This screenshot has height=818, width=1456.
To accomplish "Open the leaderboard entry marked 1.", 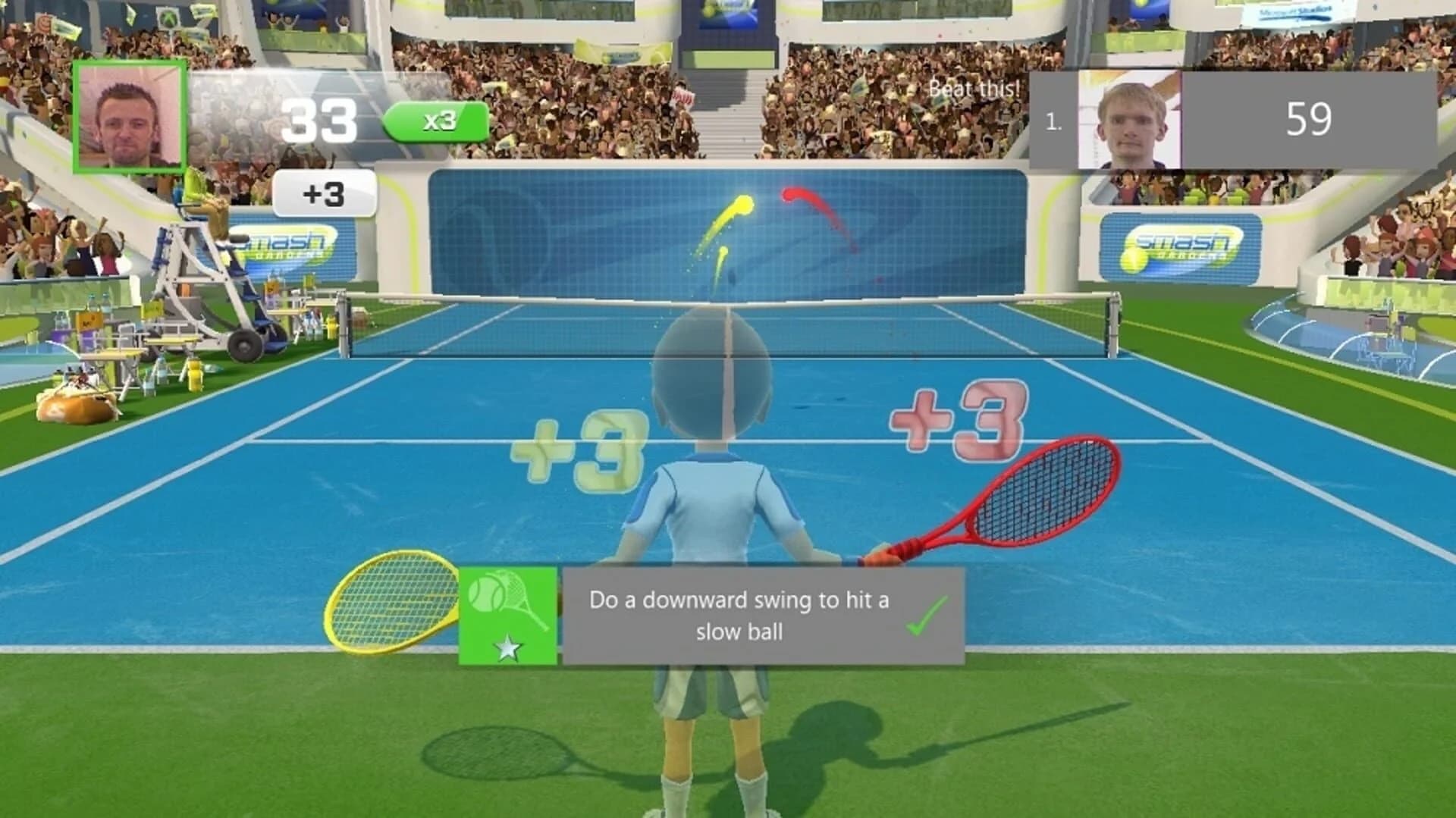I will [x=1053, y=121].
